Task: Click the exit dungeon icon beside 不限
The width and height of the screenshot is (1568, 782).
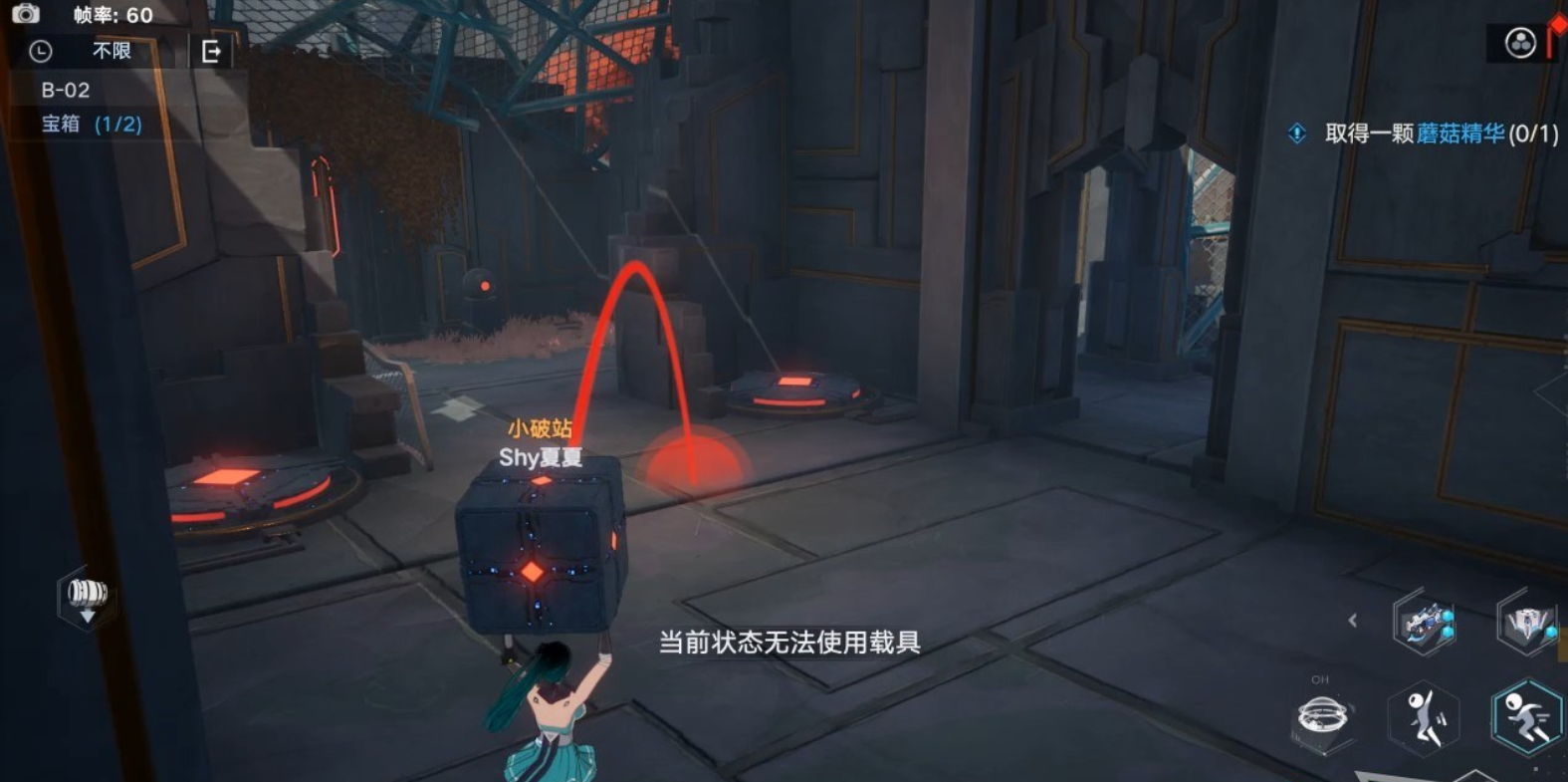Action: coord(211,51)
